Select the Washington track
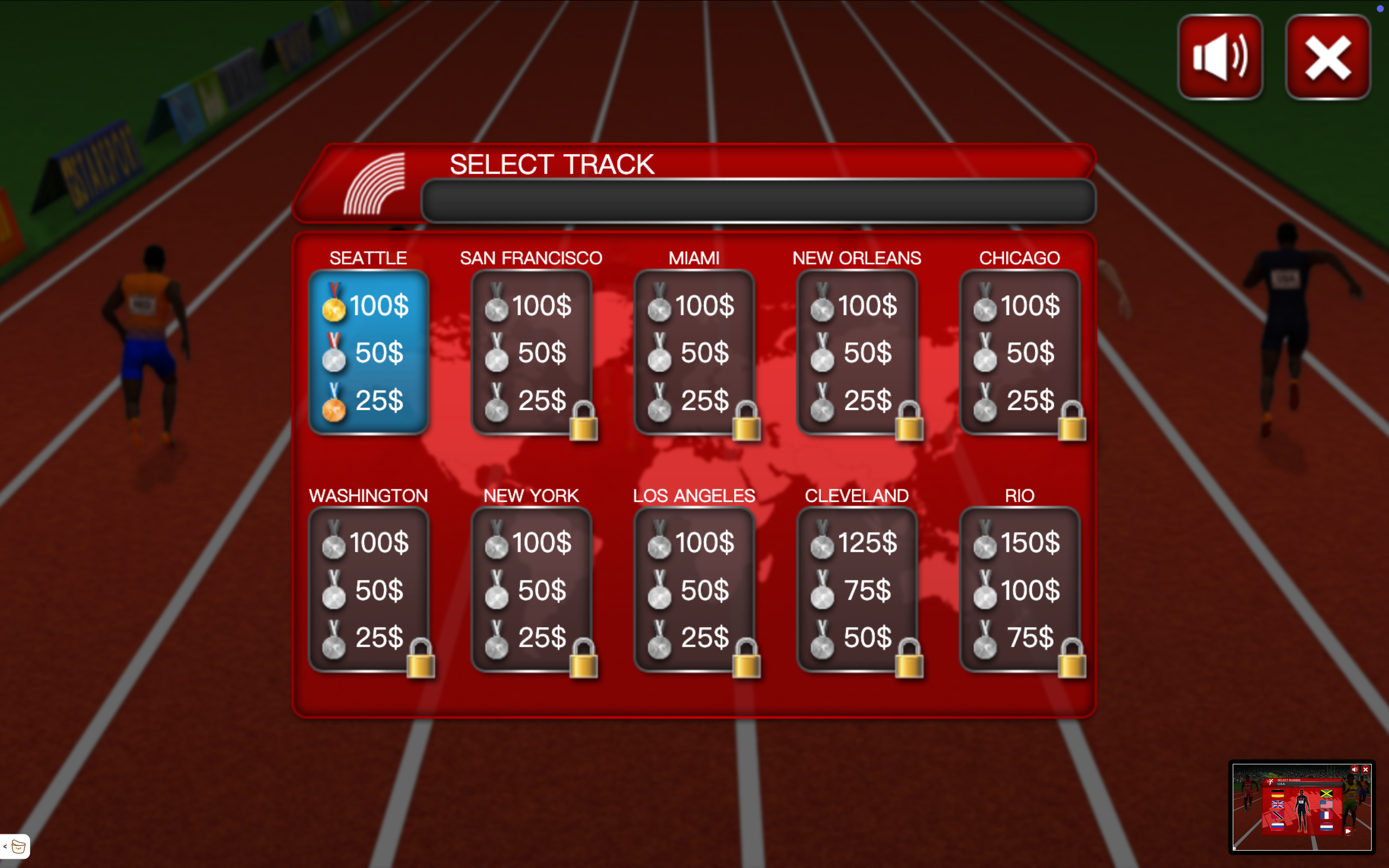Screen dimensions: 1389x868 pos(368,590)
